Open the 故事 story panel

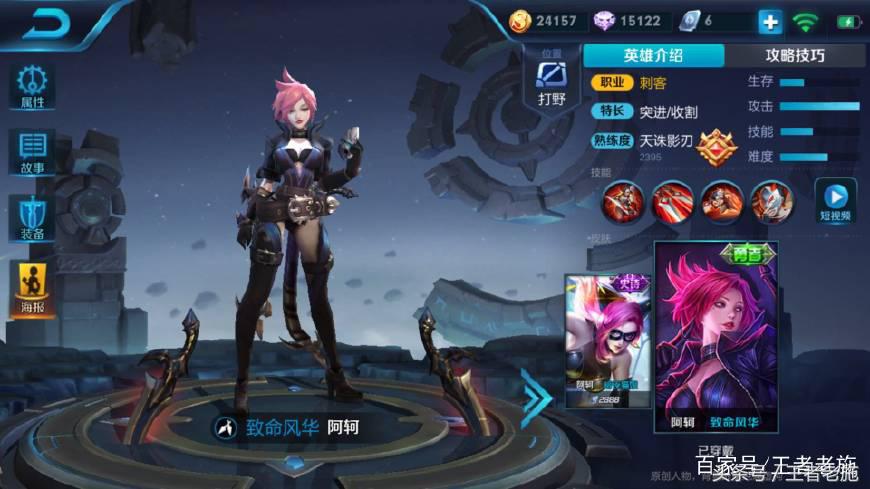[x=32, y=152]
